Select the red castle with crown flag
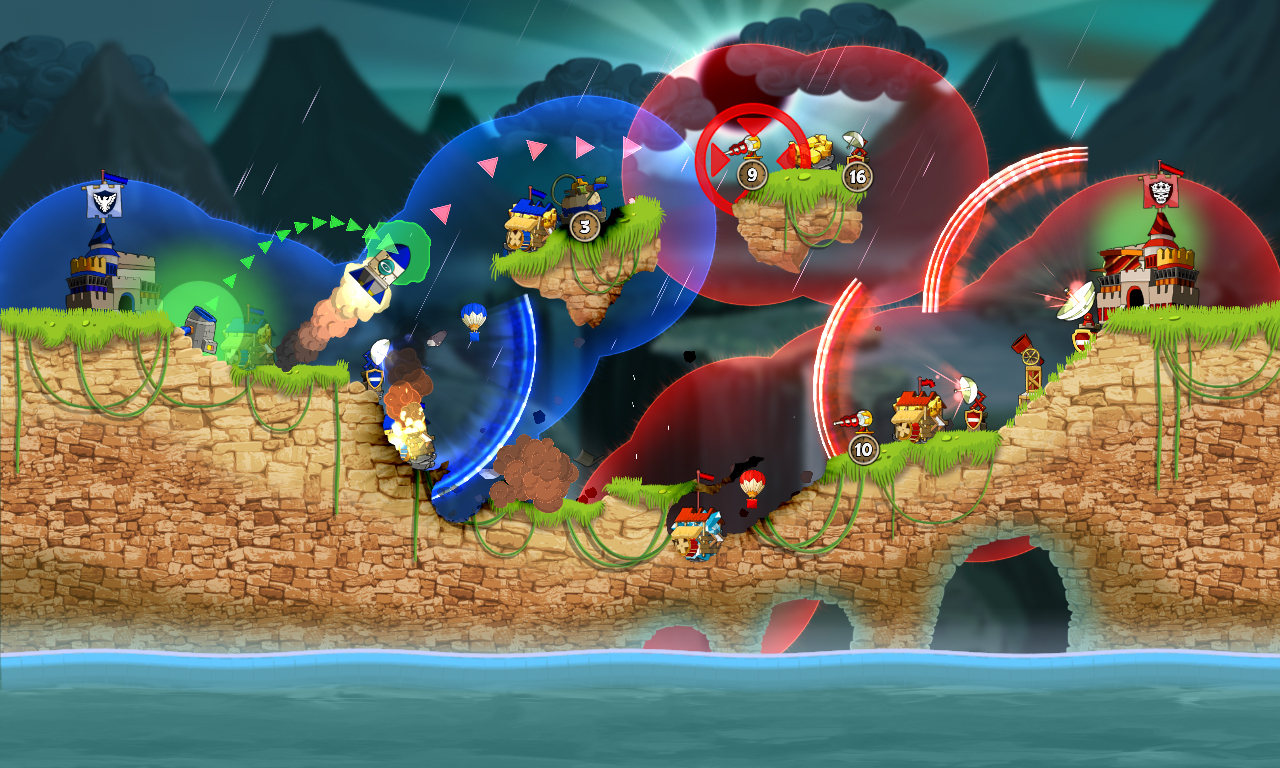Viewport: 1280px width, 768px height. (x=1150, y=275)
